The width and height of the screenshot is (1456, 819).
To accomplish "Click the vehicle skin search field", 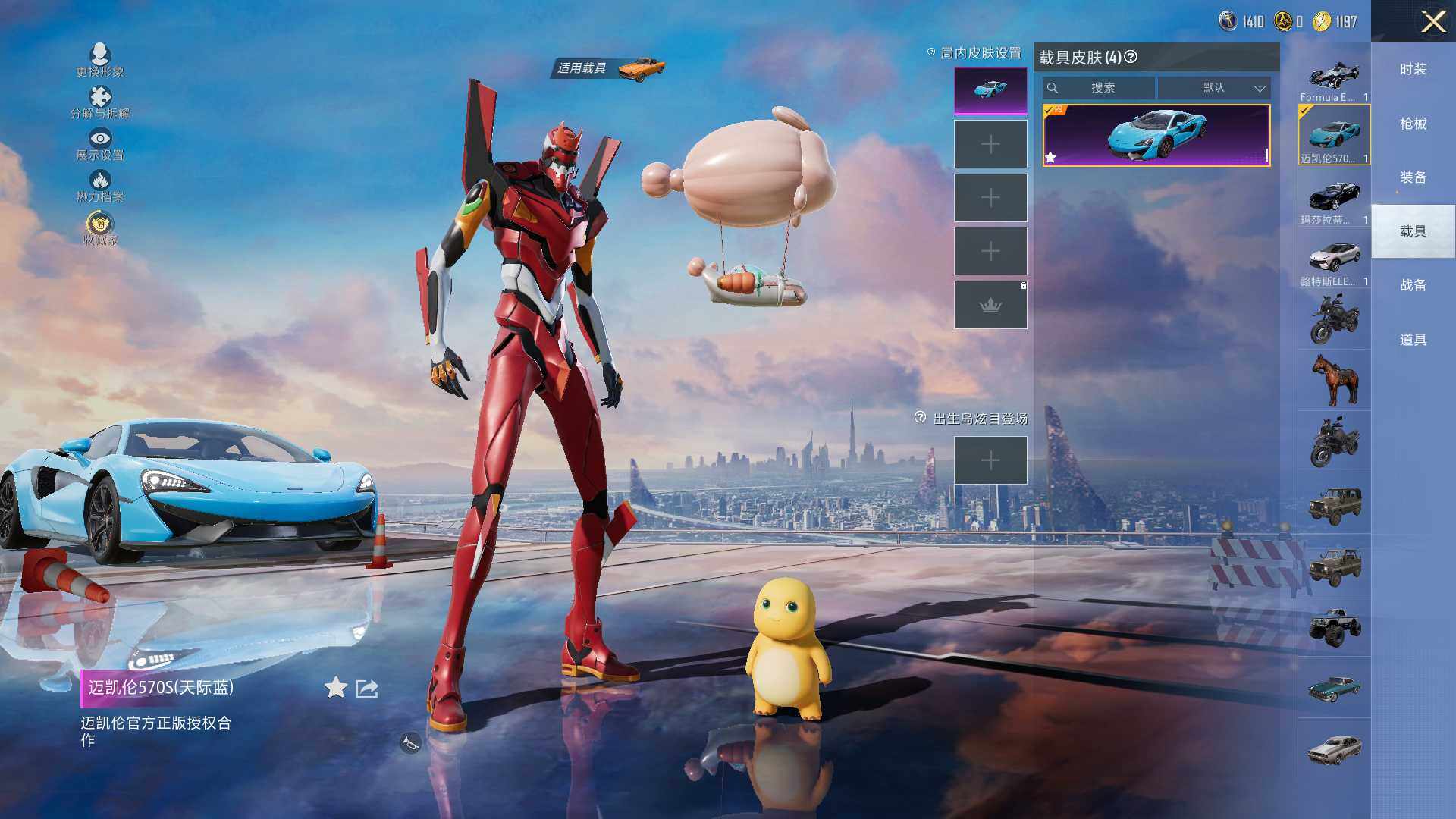I will click(1101, 88).
